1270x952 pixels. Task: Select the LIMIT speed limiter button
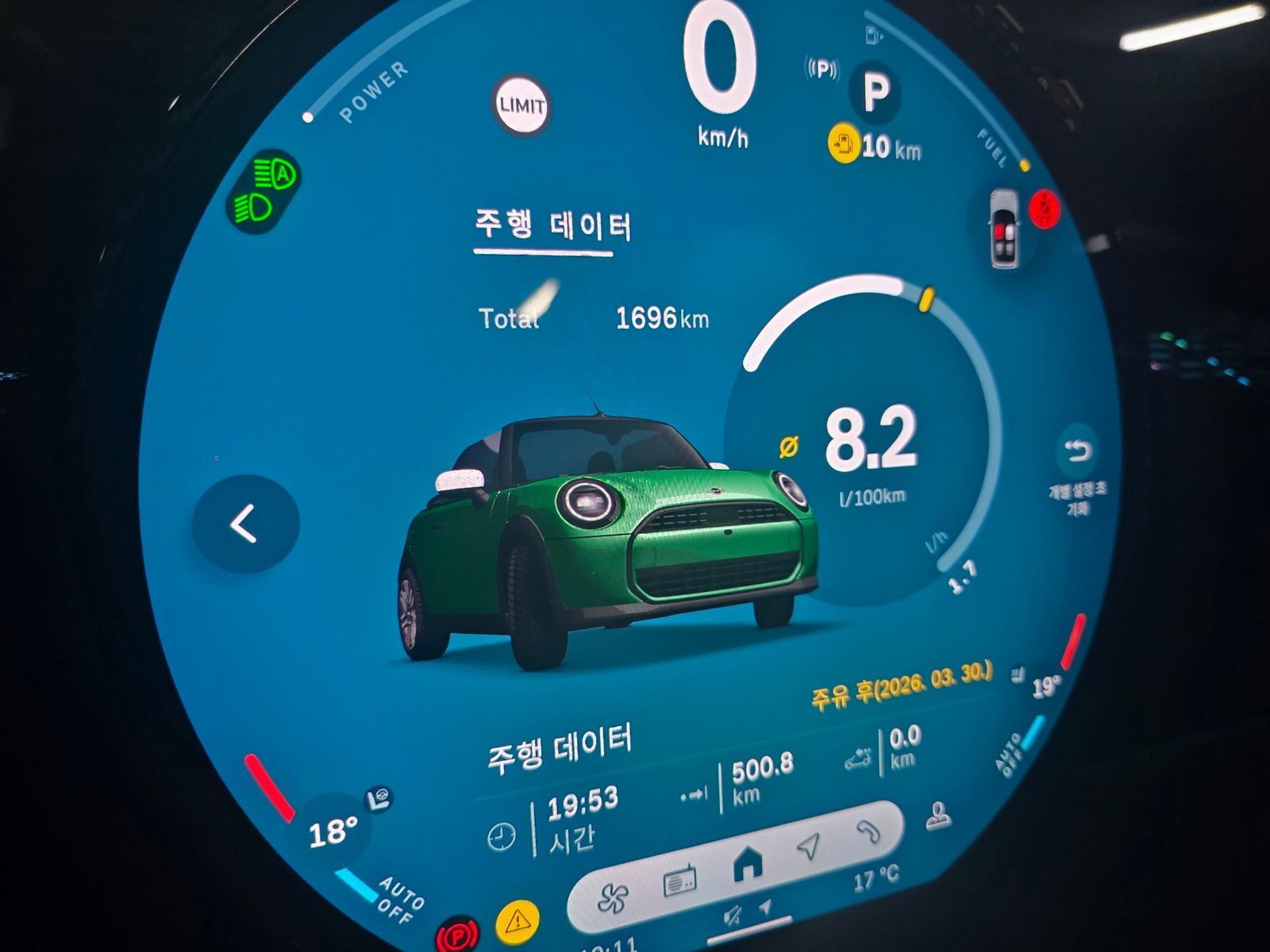[521, 106]
